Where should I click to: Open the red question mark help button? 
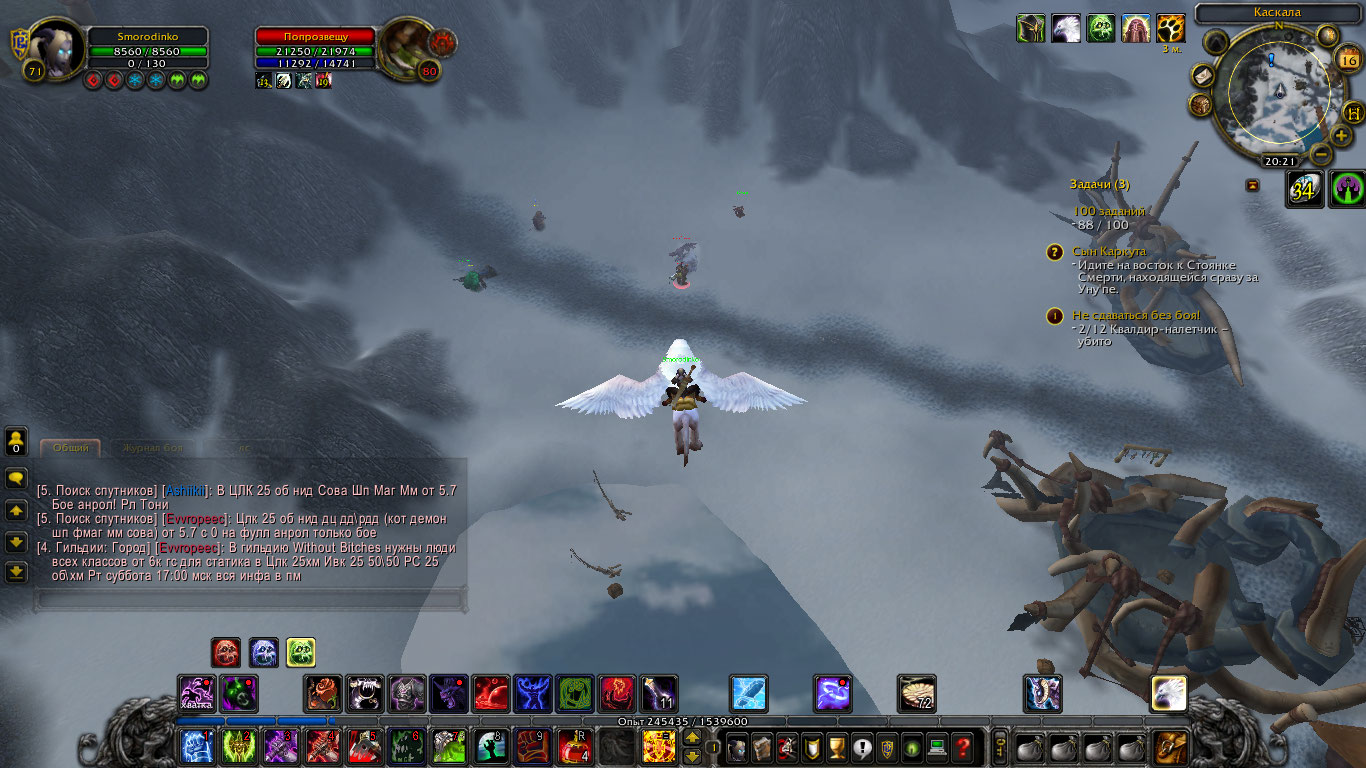click(962, 746)
